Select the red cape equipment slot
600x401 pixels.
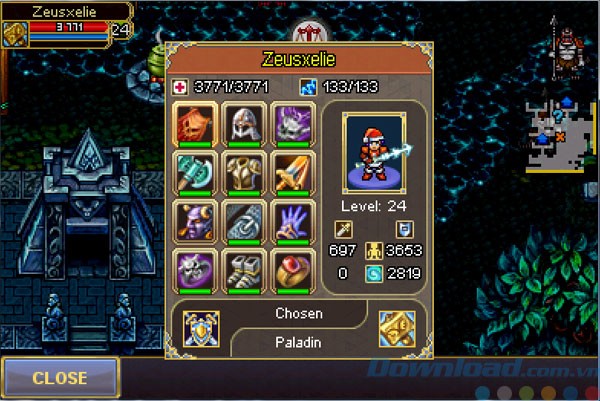coord(196,124)
